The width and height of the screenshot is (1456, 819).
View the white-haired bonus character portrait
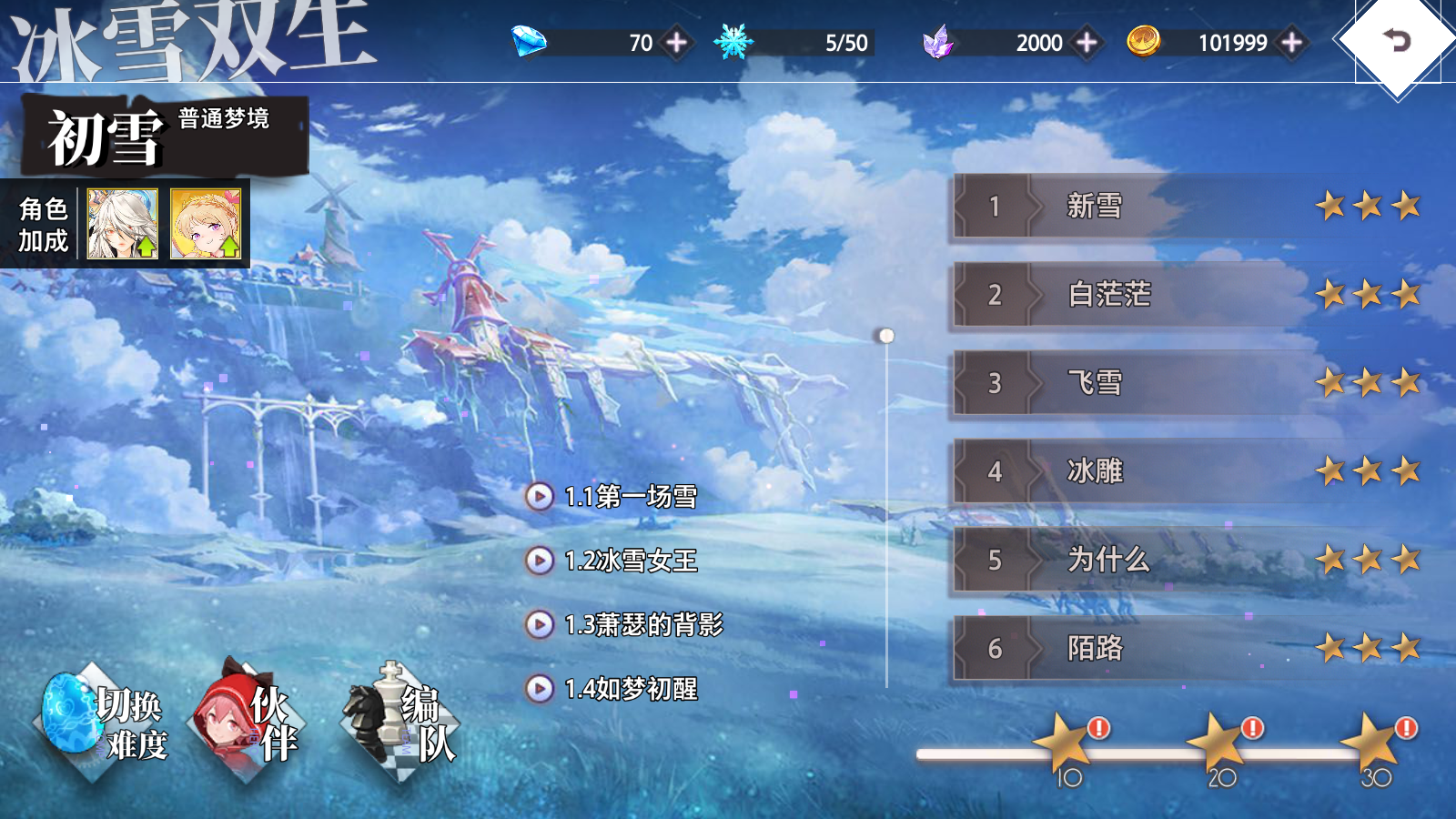pos(123,224)
